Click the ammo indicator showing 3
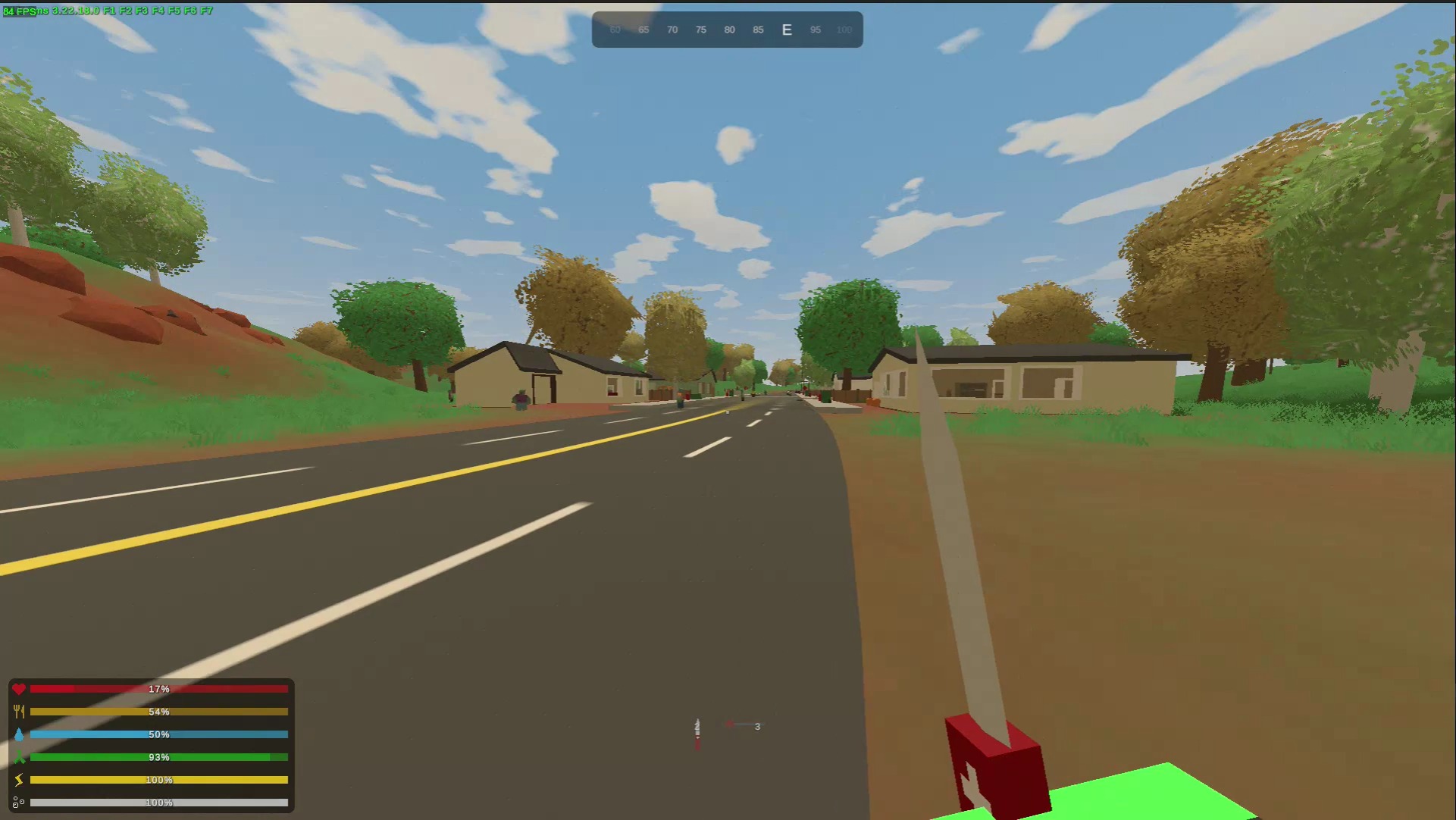 coord(756,726)
